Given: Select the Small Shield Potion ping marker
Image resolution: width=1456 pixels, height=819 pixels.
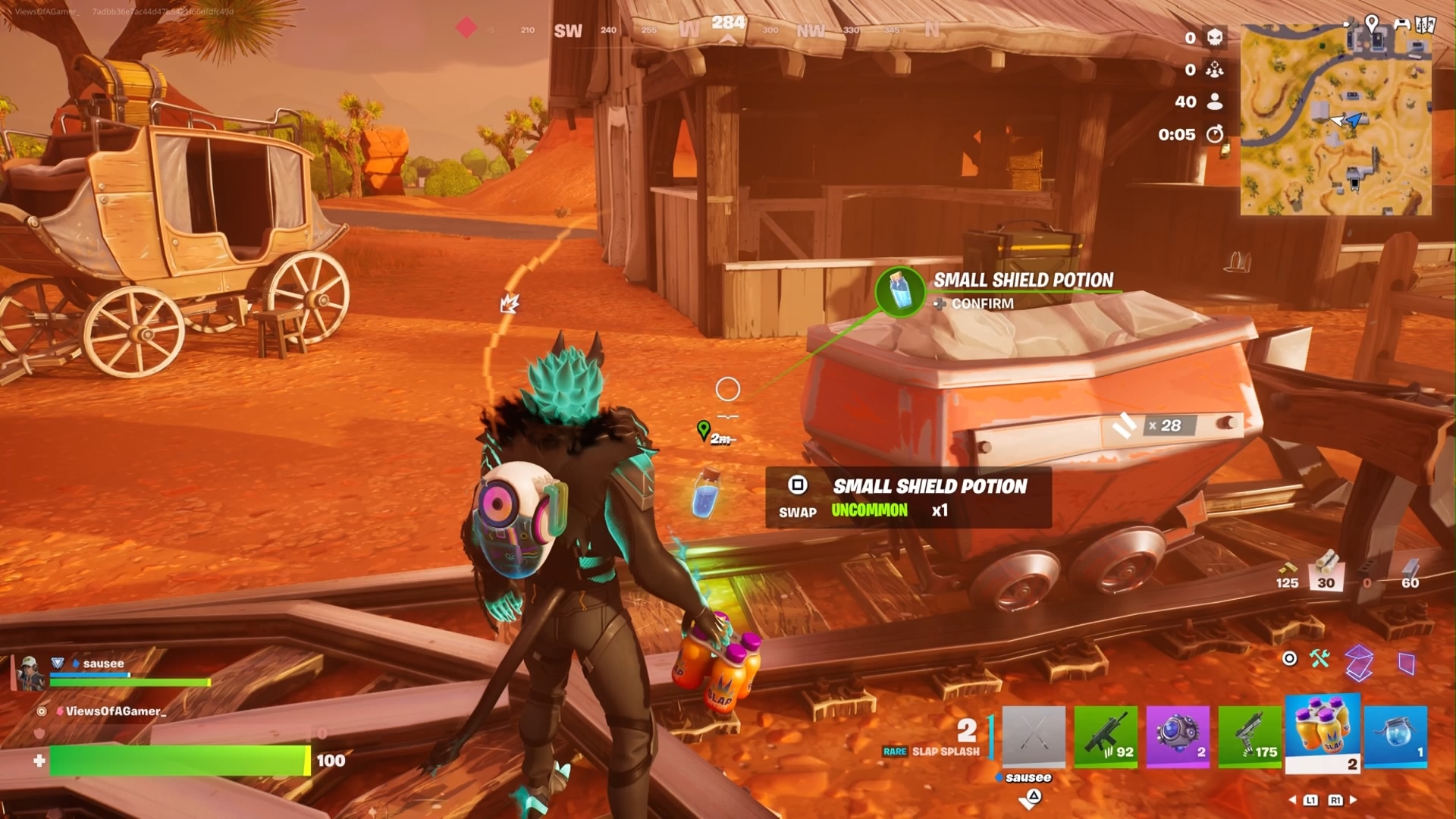Looking at the screenshot, I should tap(900, 290).
